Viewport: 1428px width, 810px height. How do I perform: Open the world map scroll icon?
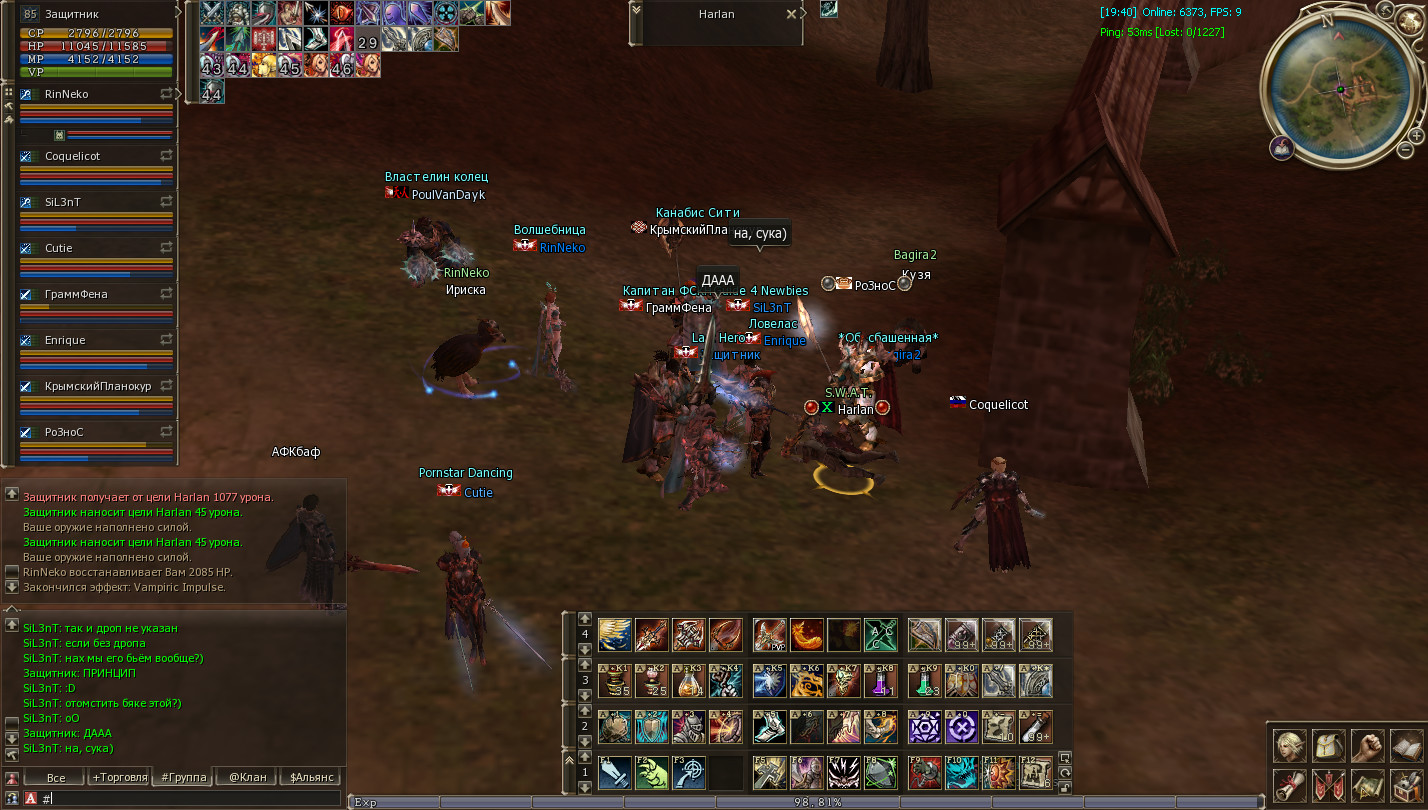point(1368,785)
